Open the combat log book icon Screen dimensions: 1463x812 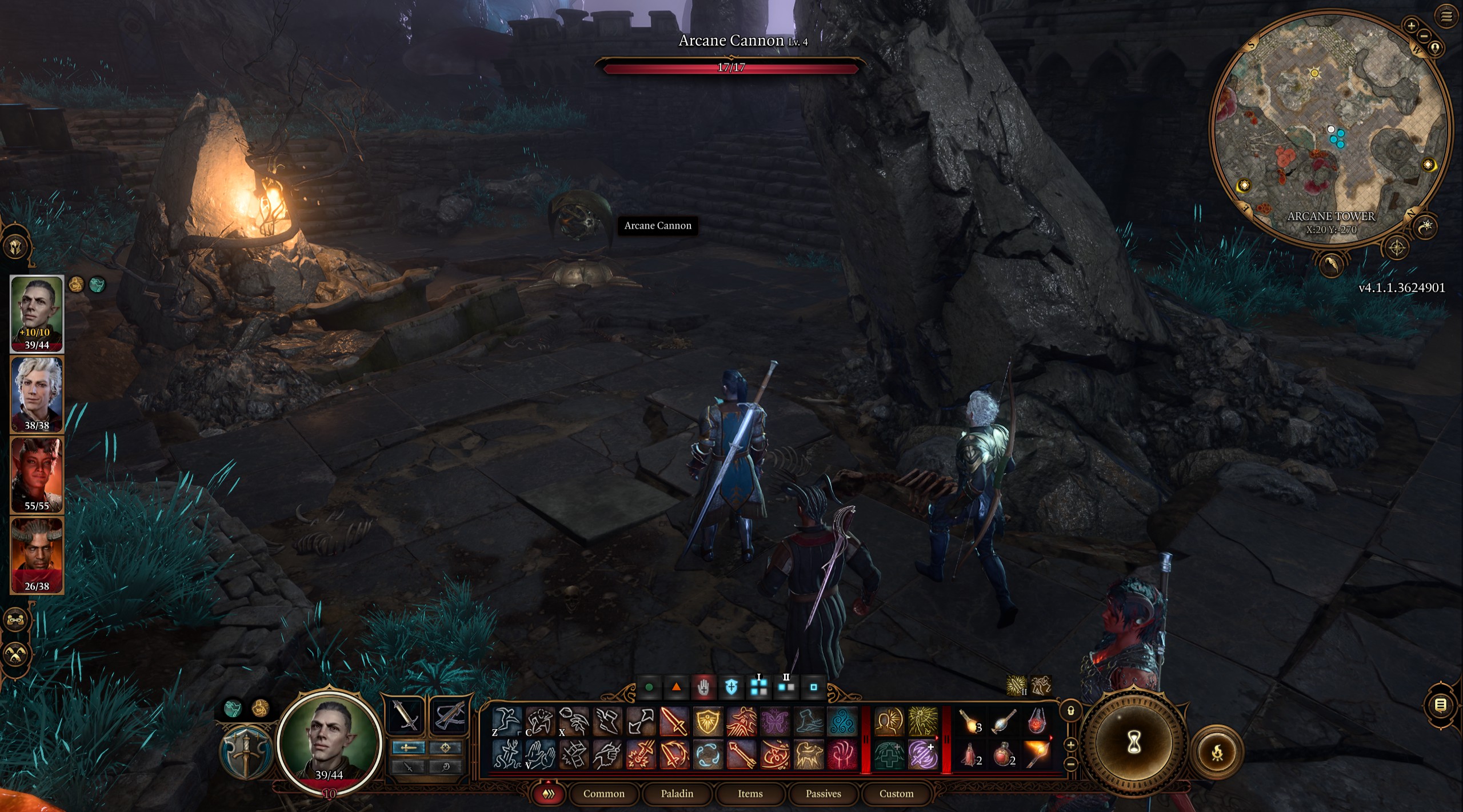click(x=1441, y=705)
